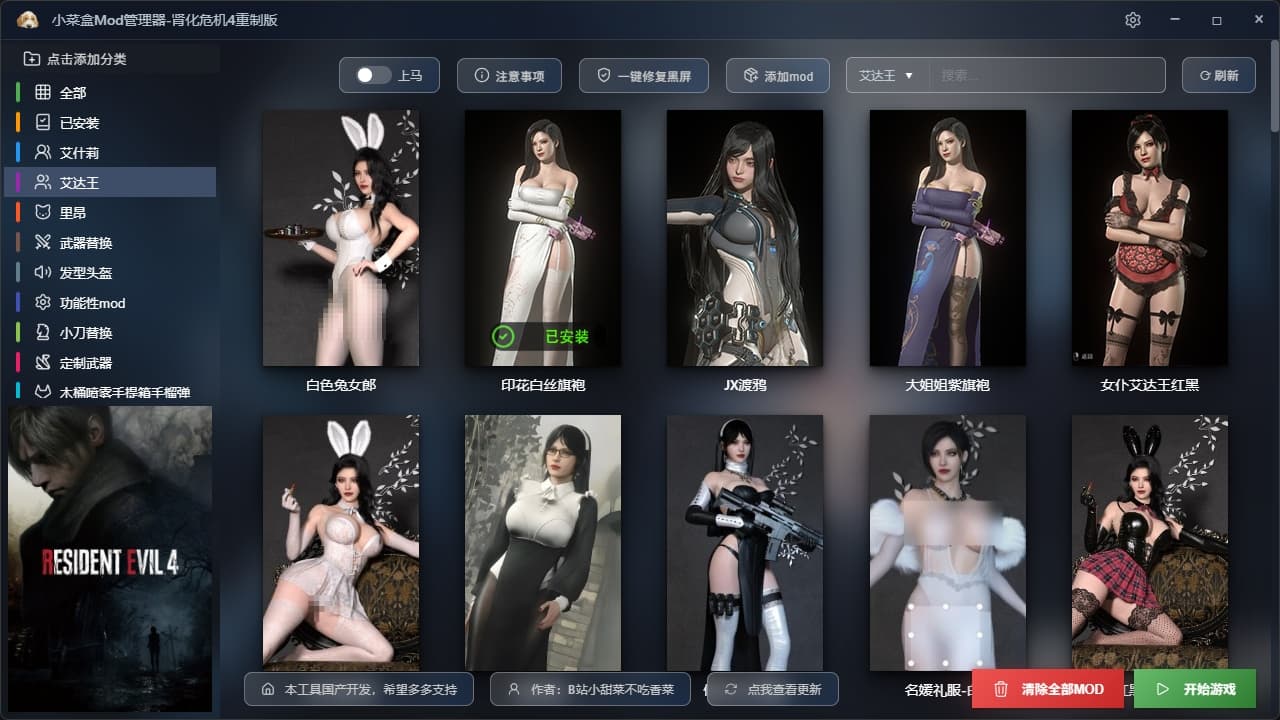Open the 艾达王 category dropdown
This screenshot has width=1280, height=720.
887,75
